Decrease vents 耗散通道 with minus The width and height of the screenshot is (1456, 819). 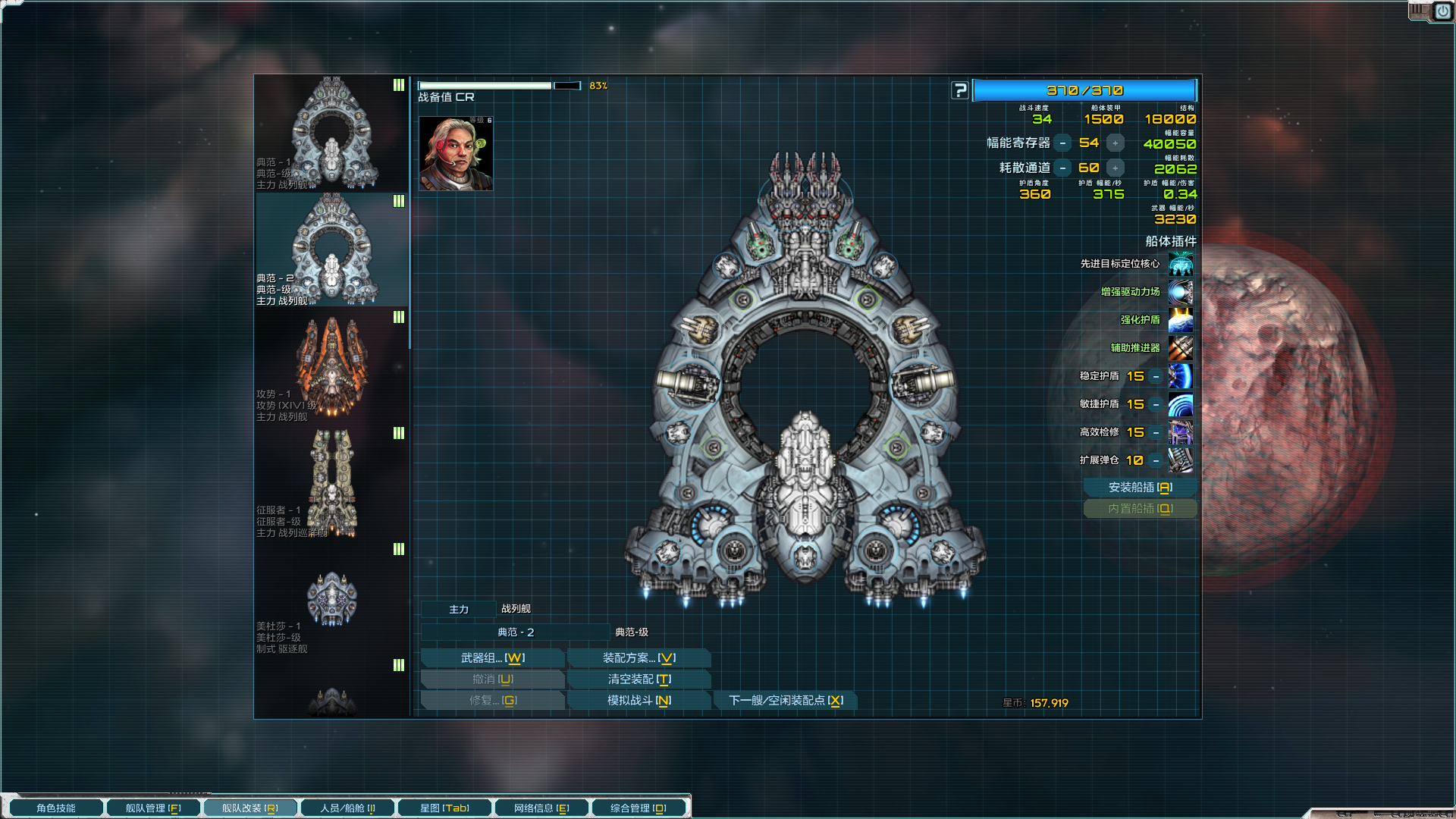tap(1063, 168)
